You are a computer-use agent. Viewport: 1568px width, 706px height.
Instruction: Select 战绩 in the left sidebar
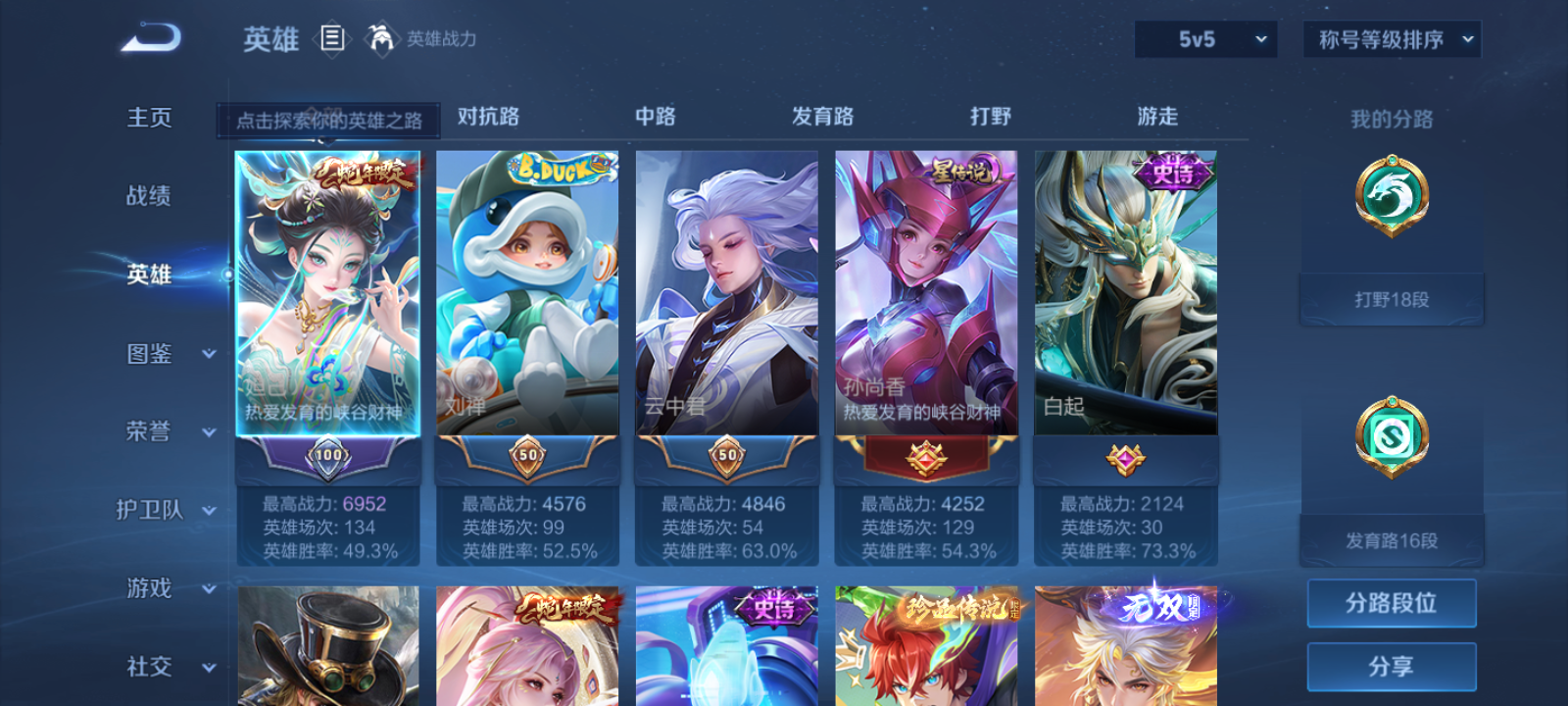[x=149, y=197]
